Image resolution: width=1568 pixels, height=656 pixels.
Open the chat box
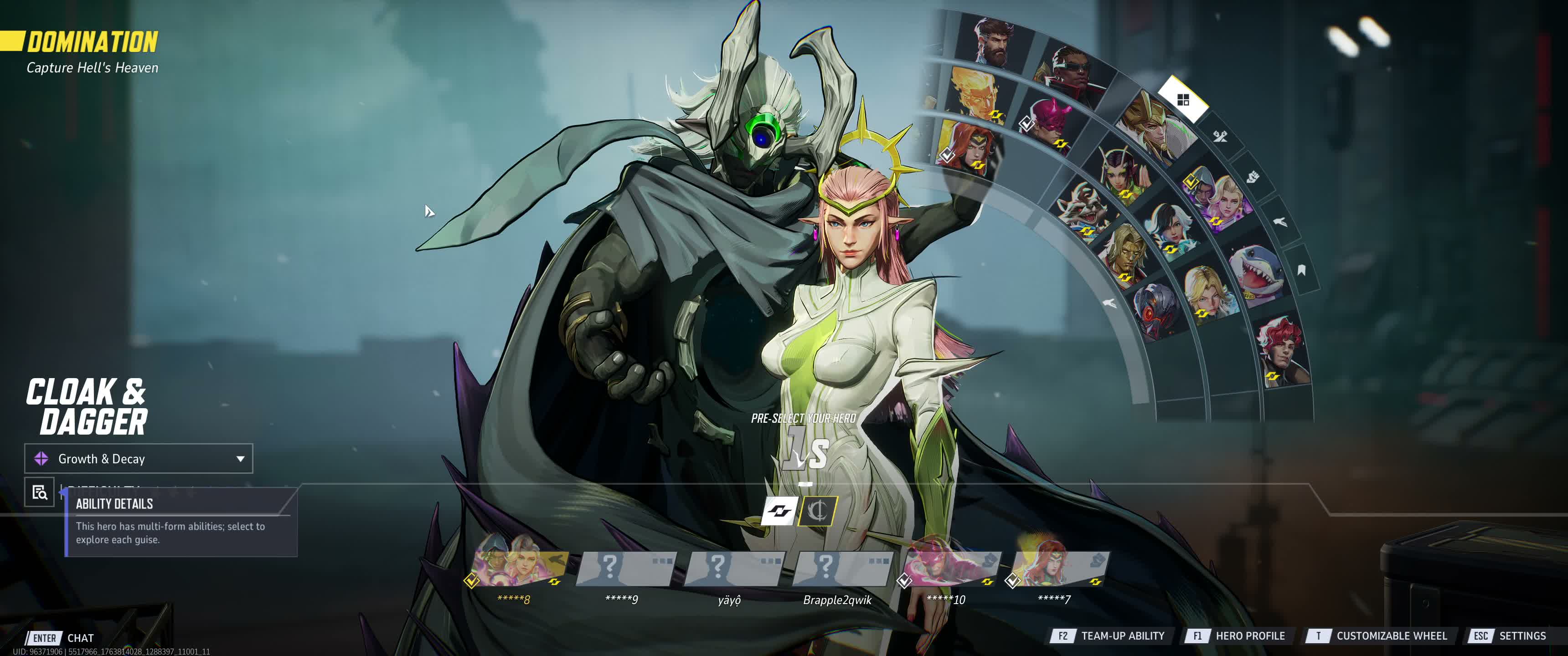pyautogui.click(x=62, y=638)
